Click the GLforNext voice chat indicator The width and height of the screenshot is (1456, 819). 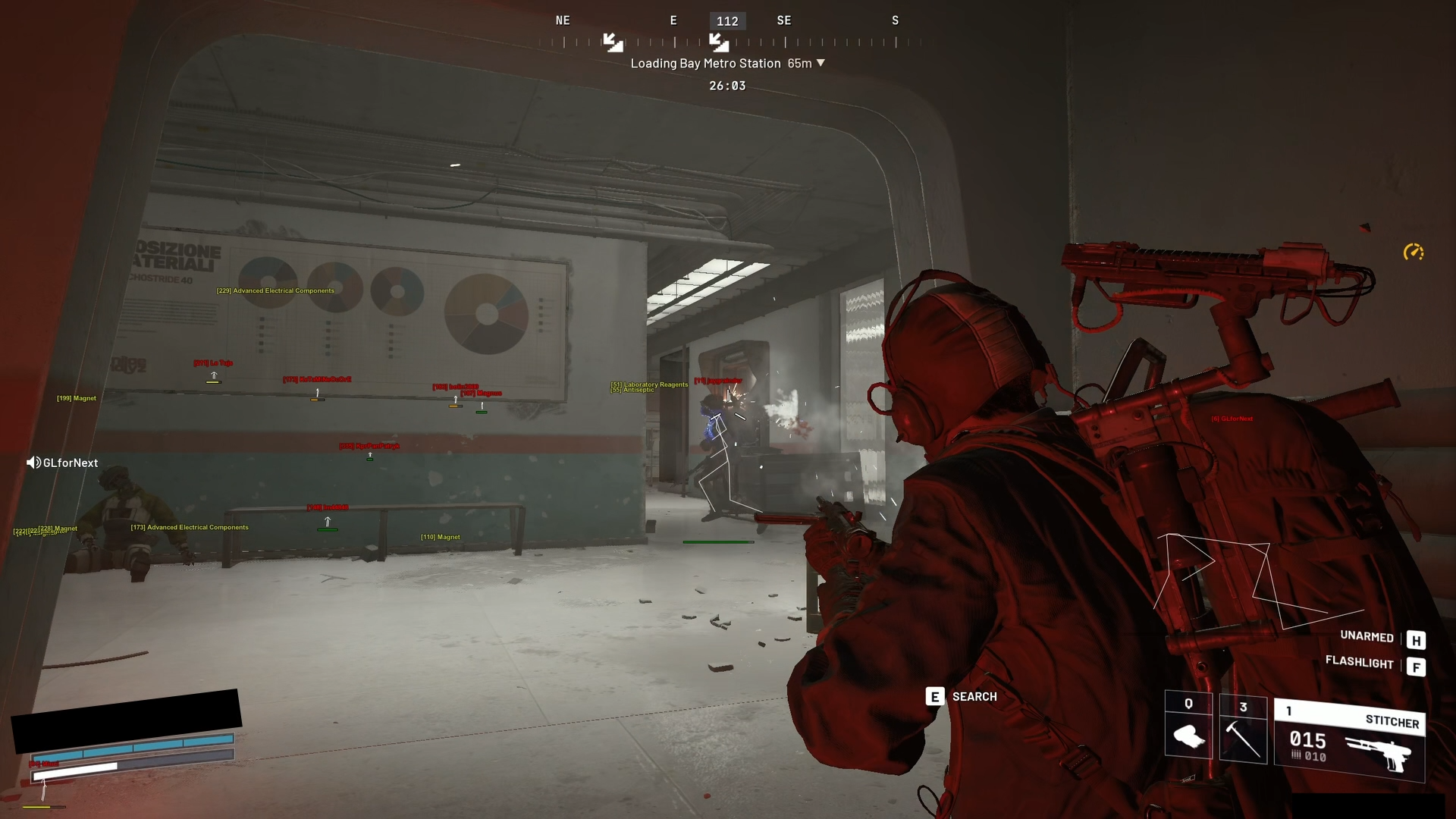pos(62,463)
